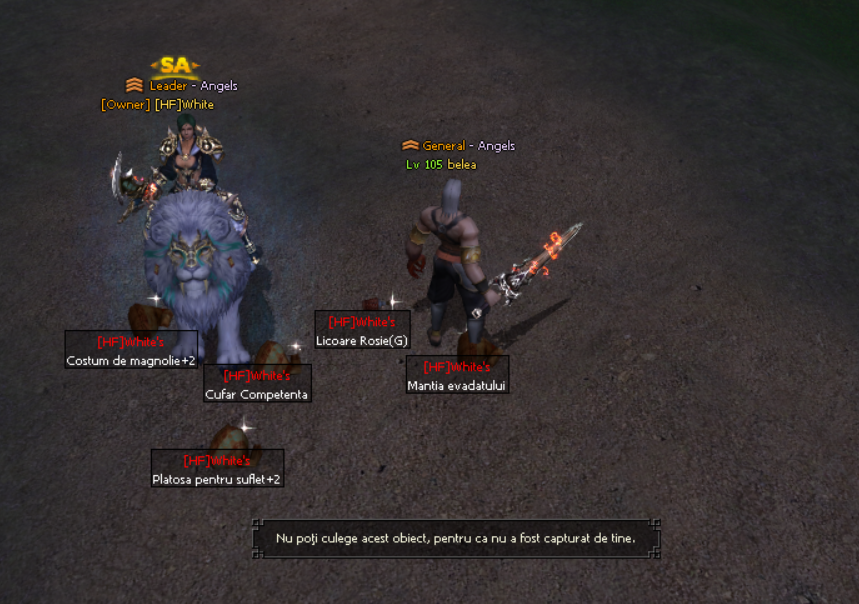The height and width of the screenshot is (604, 859).
Task: Choose the Mantia evadatului item label
Action: (x=457, y=385)
